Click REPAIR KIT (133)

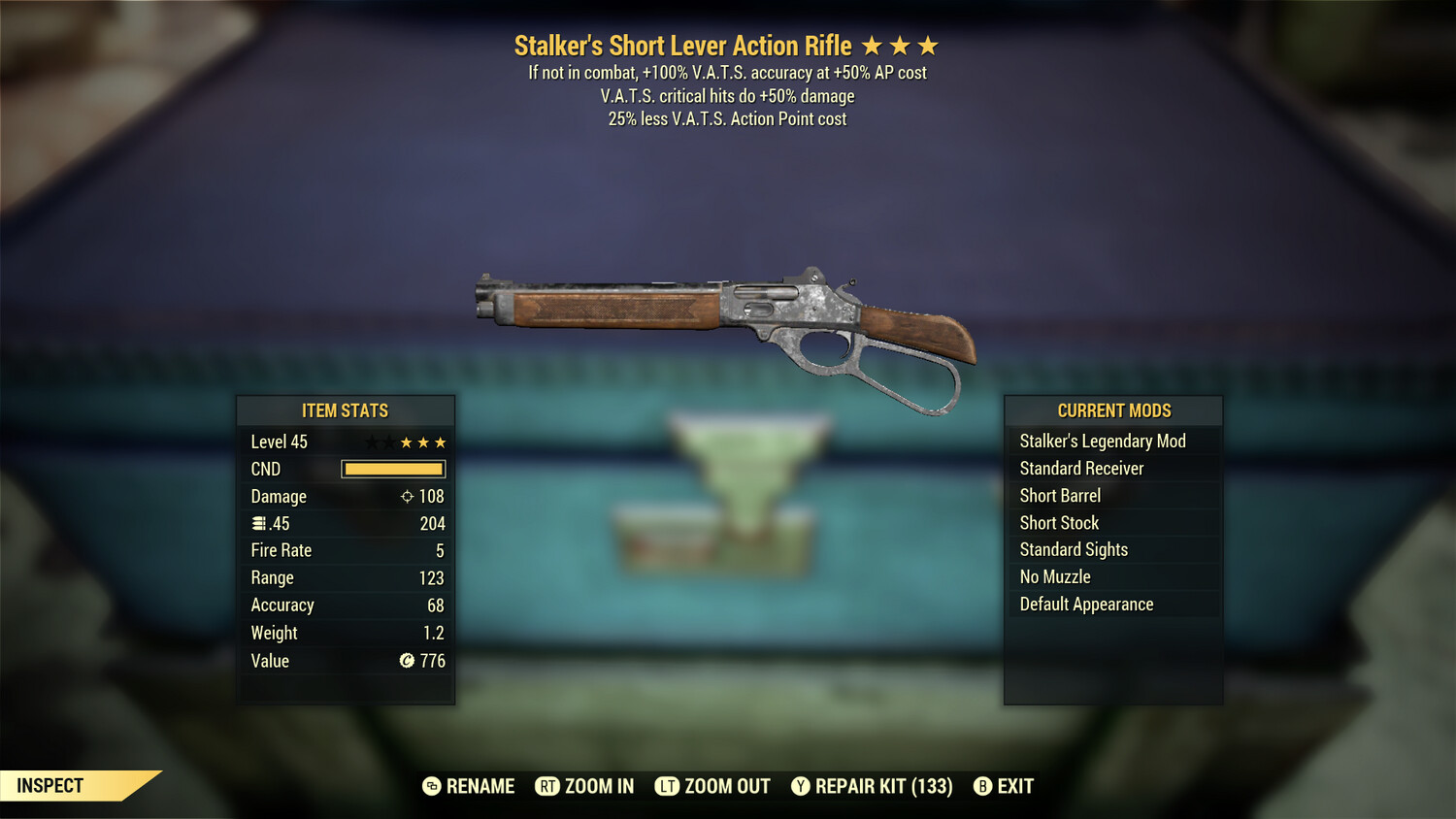coord(885,786)
